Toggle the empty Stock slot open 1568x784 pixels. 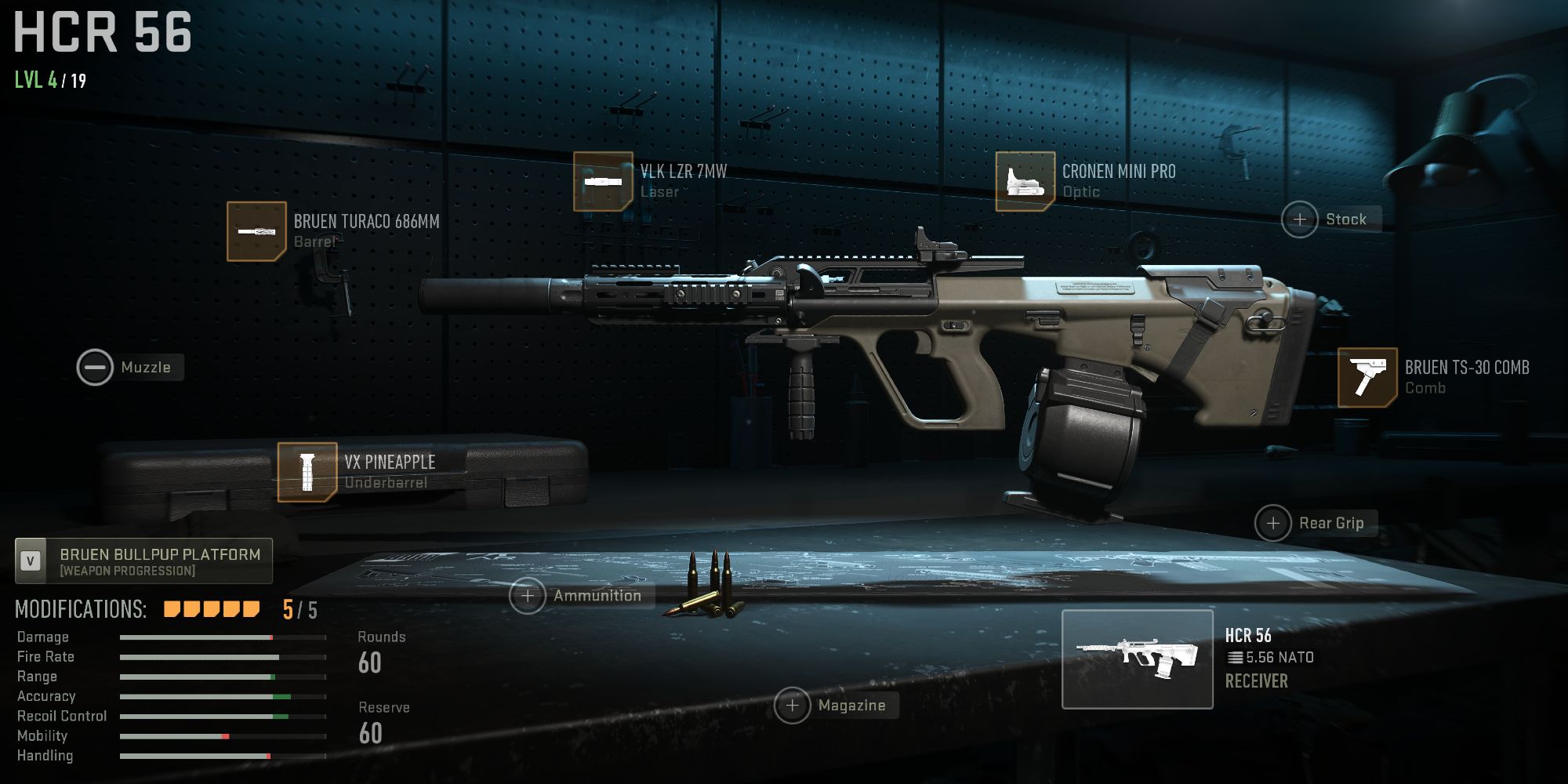pos(1301,219)
